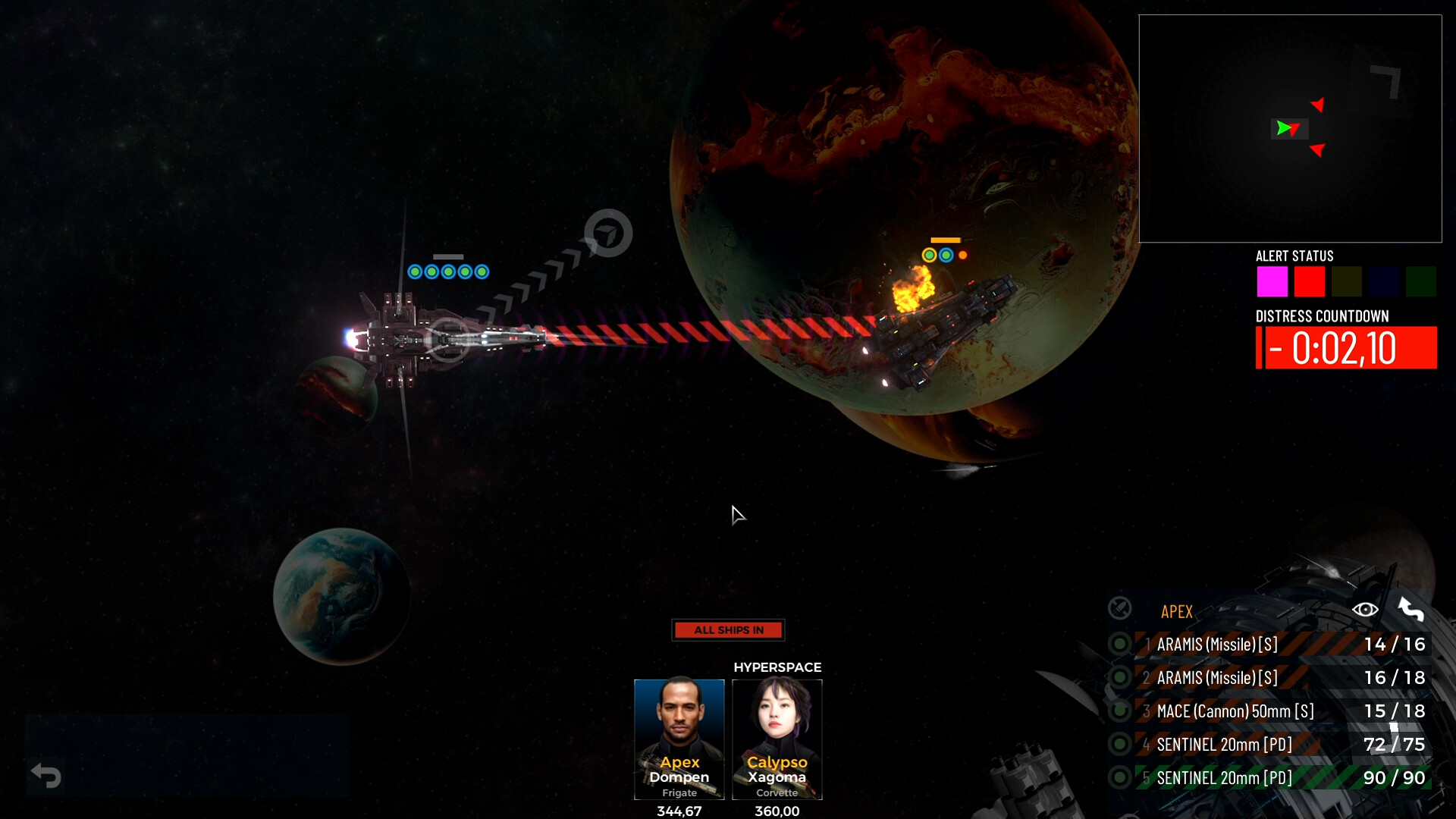This screenshot has height=819, width=1456.
Task: Choose the MACE Cannon 50mm weapon
Action: click(x=1282, y=711)
